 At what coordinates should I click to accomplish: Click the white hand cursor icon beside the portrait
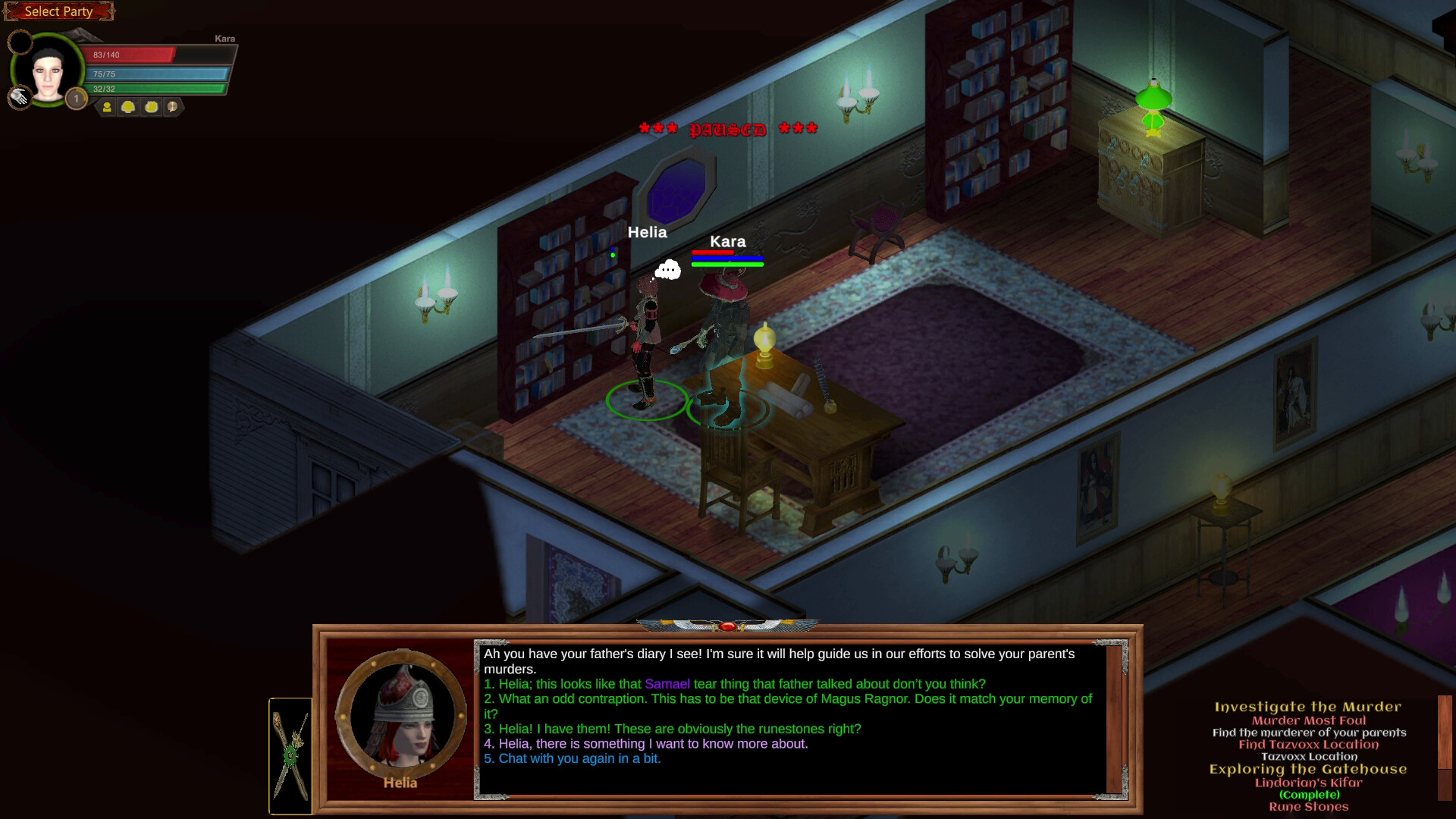pos(19,99)
